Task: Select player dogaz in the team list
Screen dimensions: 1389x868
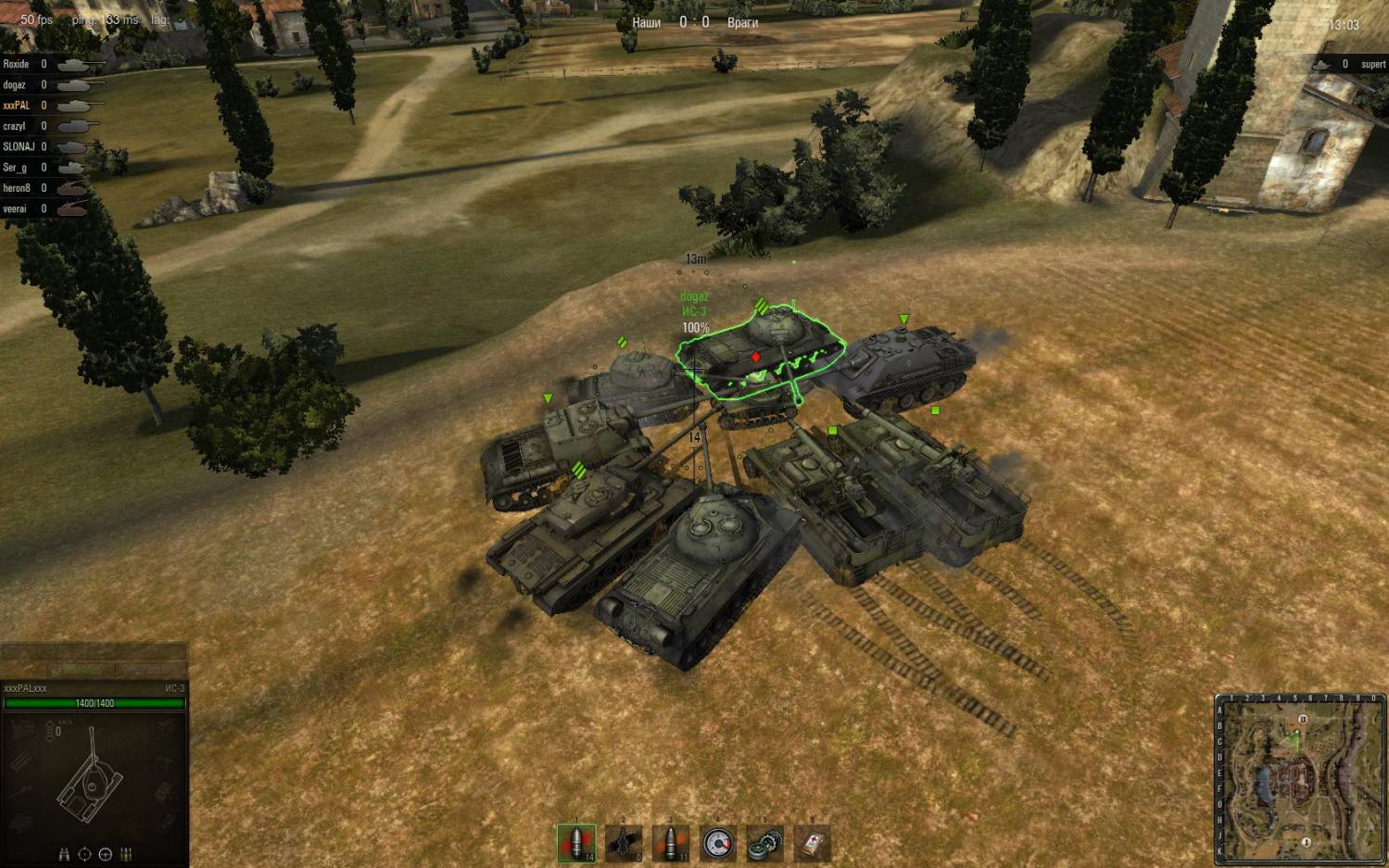Action: [x=15, y=85]
